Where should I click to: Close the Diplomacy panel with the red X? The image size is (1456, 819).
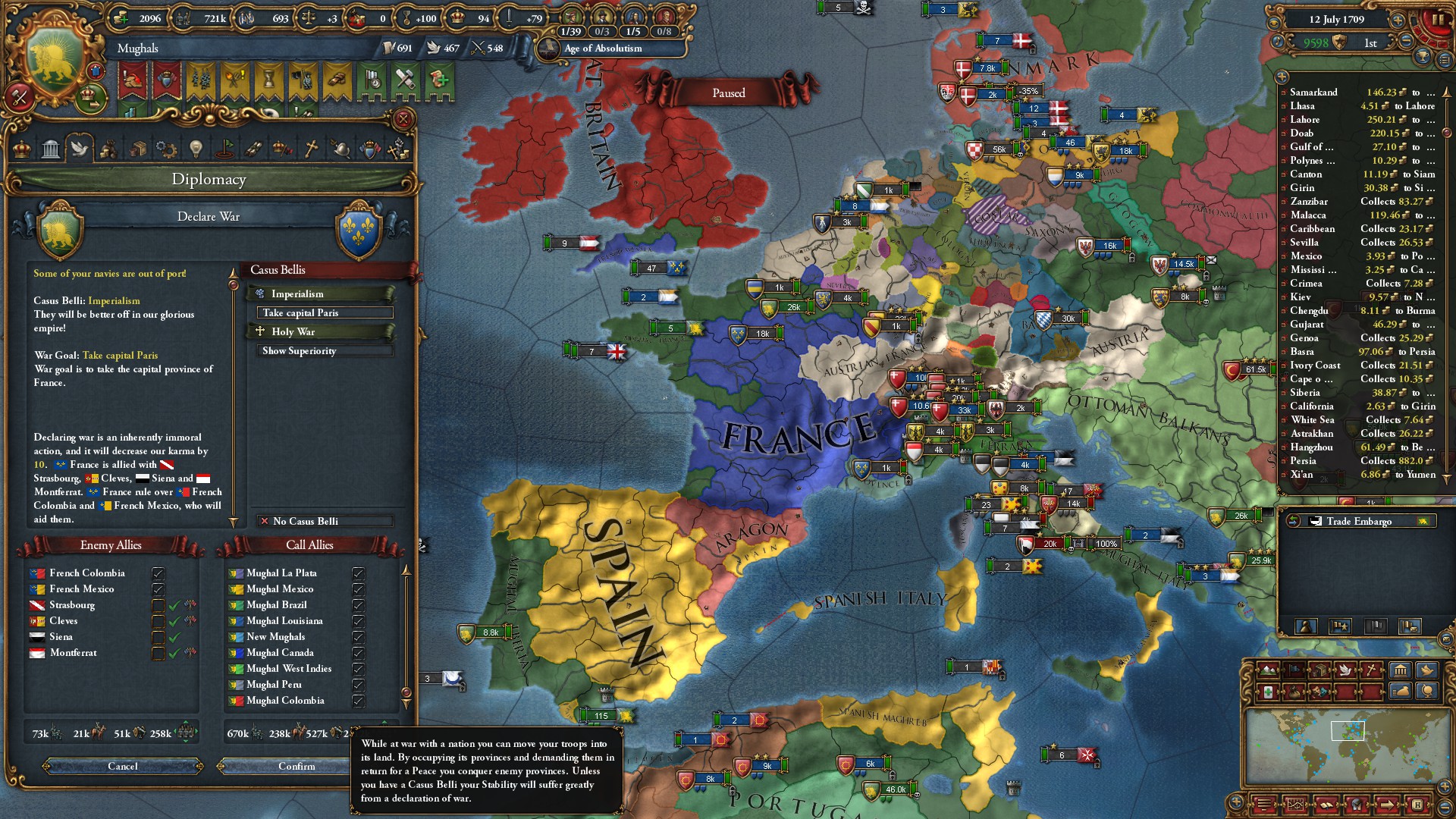pyautogui.click(x=403, y=119)
